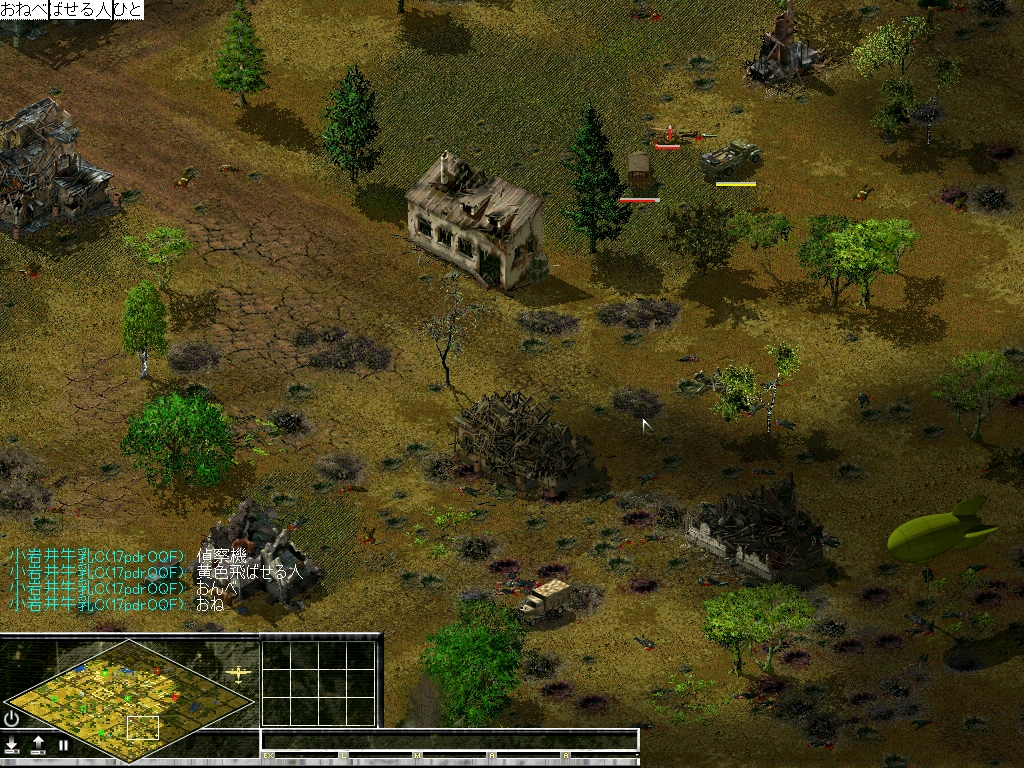
Task: Select the jeep with the yellow bar
Action: [x=730, y=160]
